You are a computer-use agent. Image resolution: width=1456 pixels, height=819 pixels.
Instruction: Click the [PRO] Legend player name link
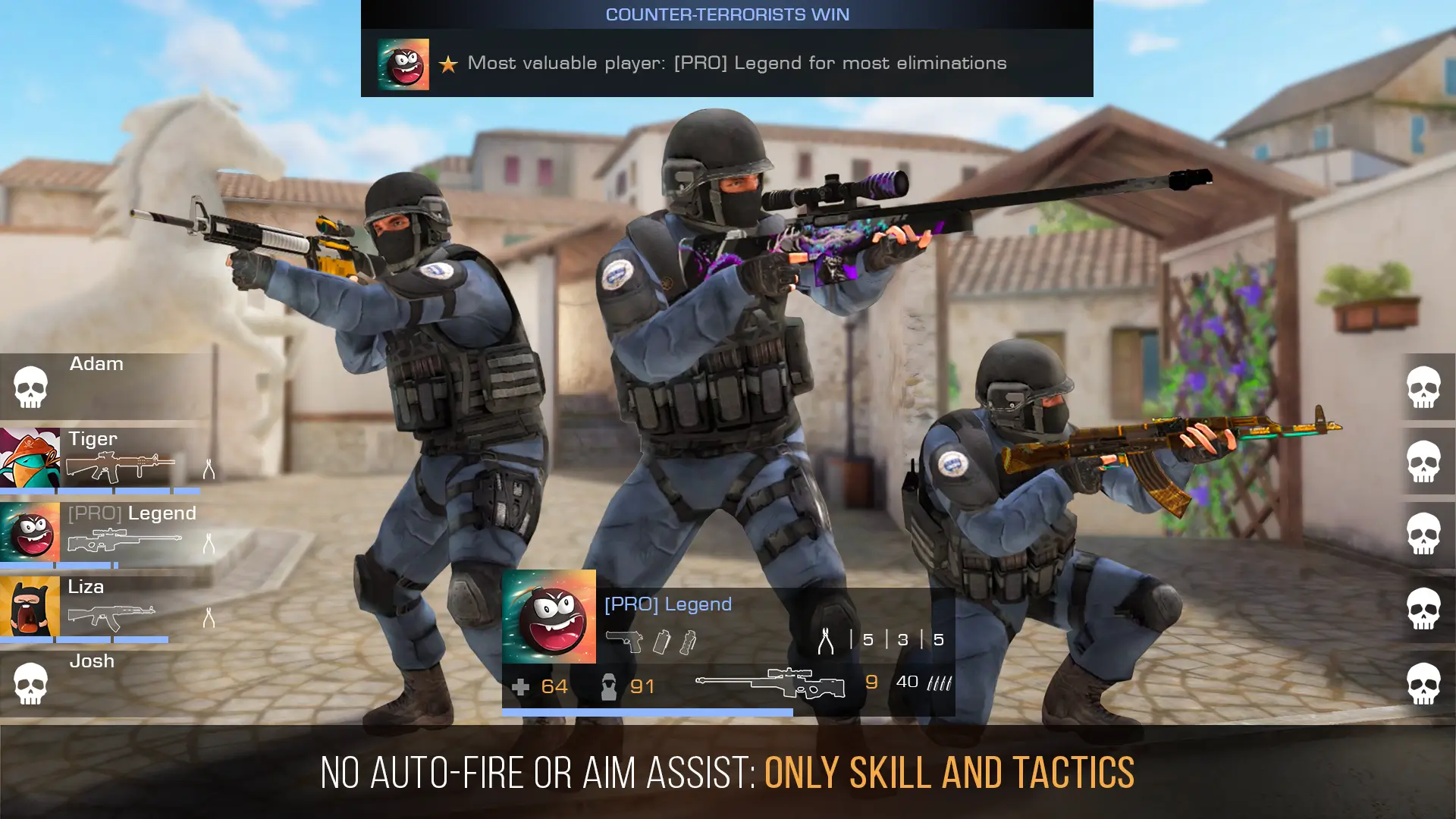(x=667, y=604)
